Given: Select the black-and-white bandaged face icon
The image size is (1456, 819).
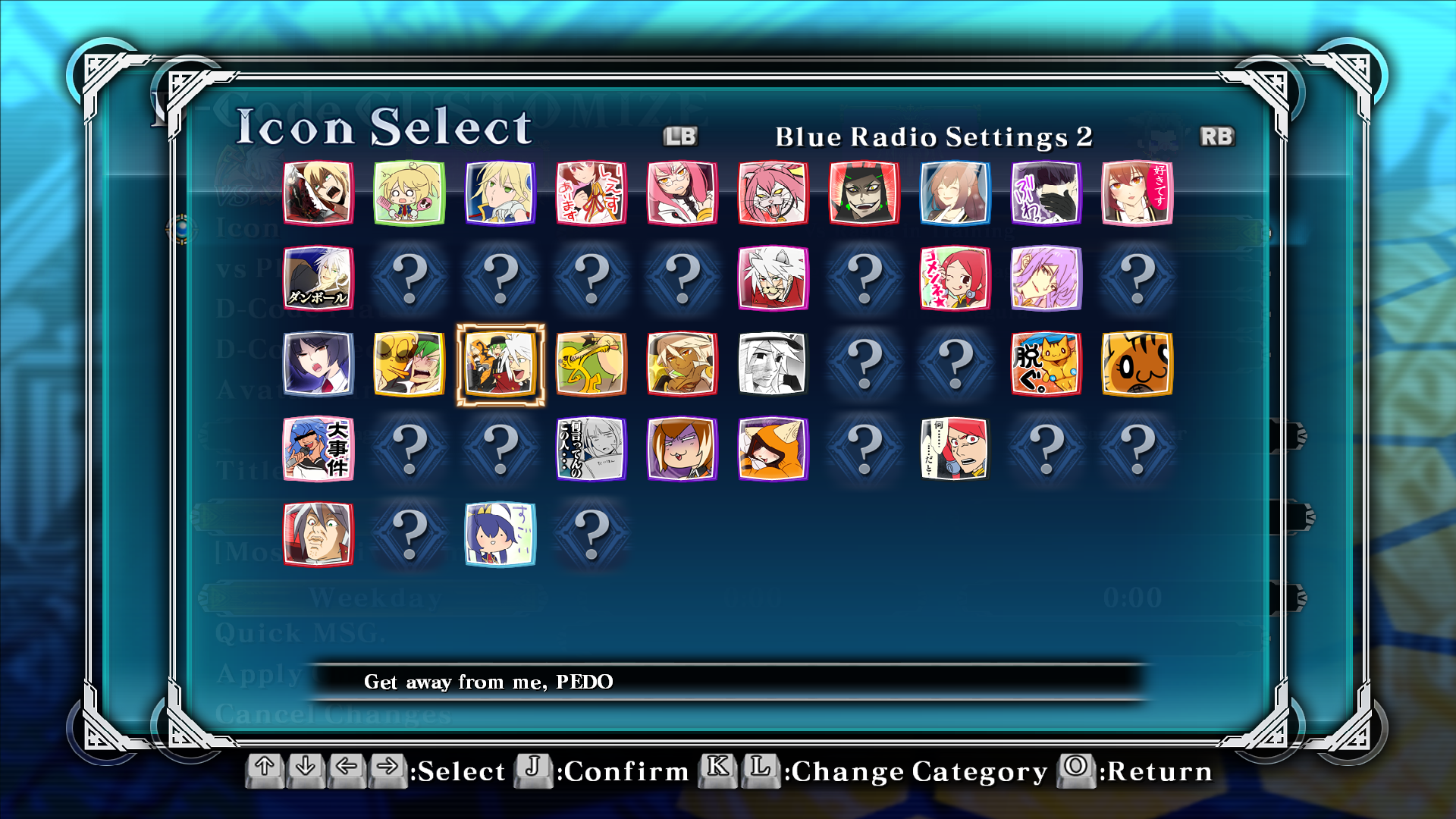Looking at the screenshot, I should pyautogui.click(x=773, y=363).
